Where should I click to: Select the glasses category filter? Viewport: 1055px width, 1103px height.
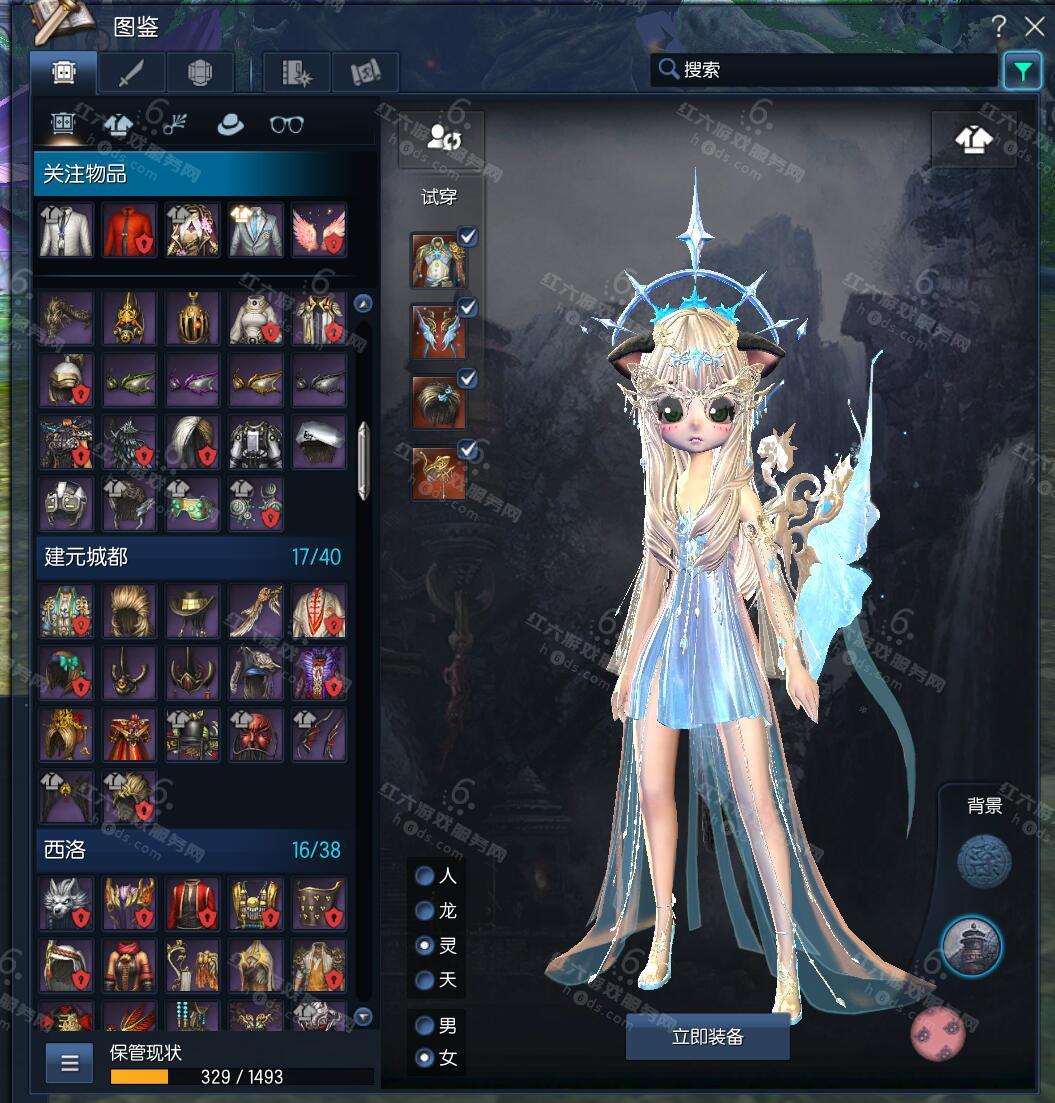click(x=287, y=125)
